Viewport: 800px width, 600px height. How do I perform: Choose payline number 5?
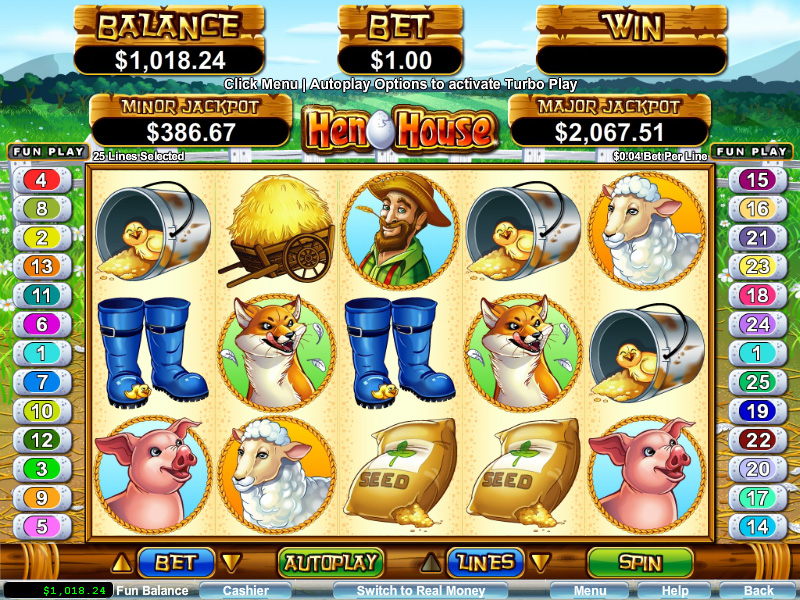tap(41, 526)
